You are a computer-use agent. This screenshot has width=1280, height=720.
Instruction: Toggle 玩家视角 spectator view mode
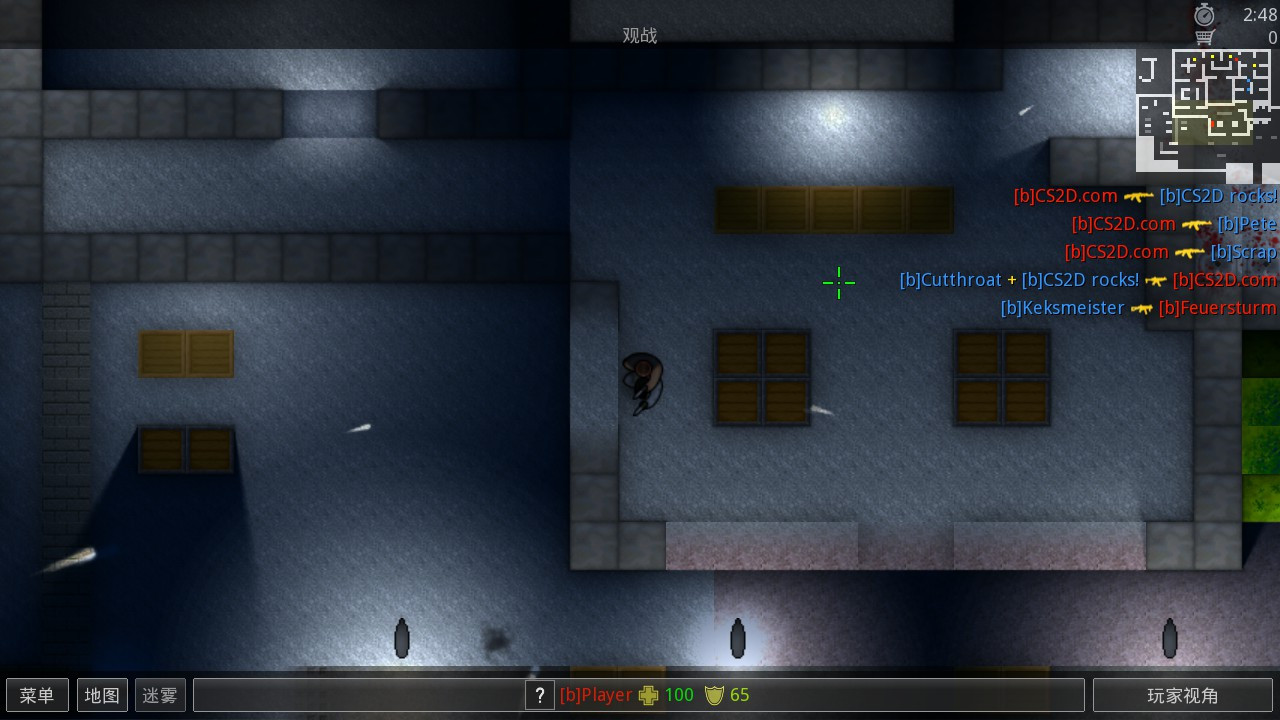tap(1182, 694)
